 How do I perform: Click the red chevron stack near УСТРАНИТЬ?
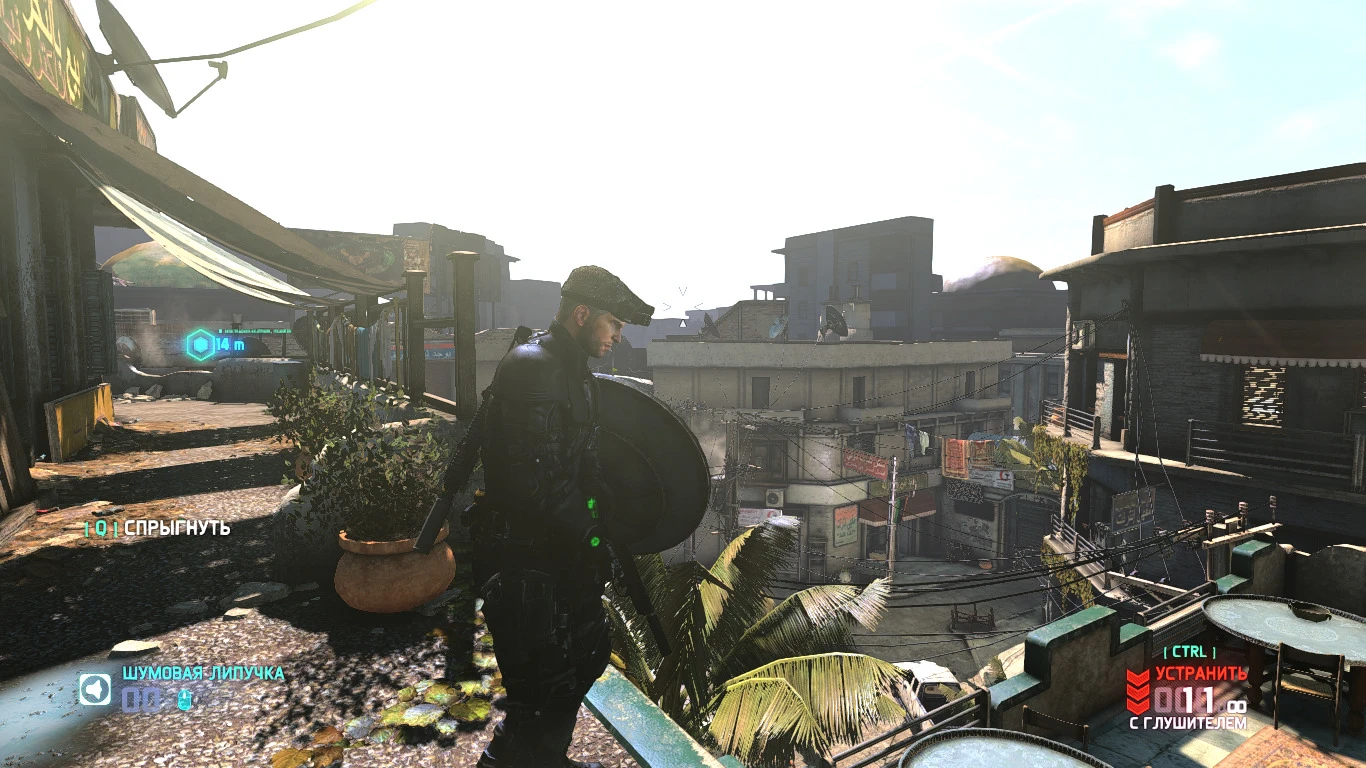click(1136, 688)
